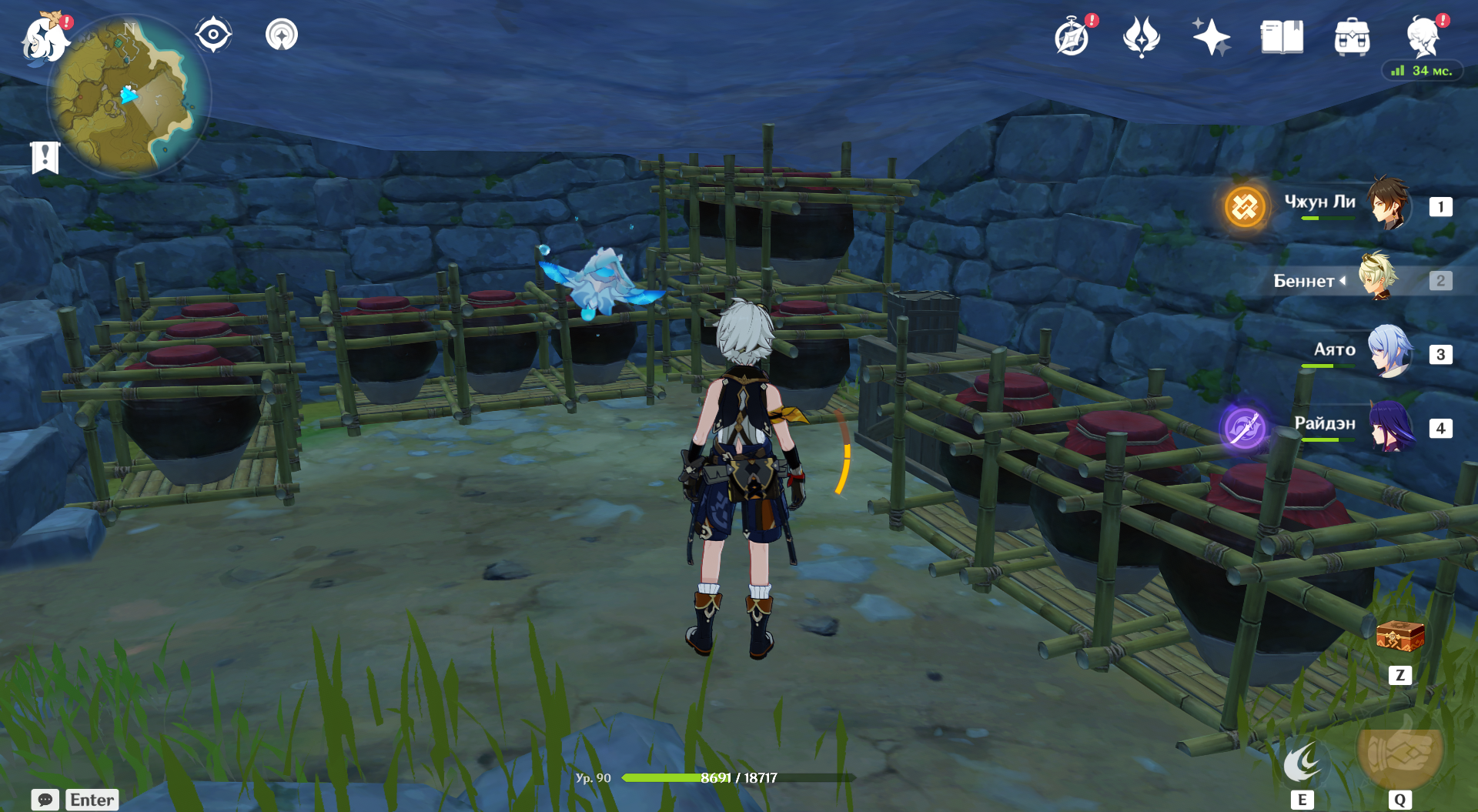Switch to Аято
Image resolution: width=1478 pixels, height=812 pixels.
1389,353
